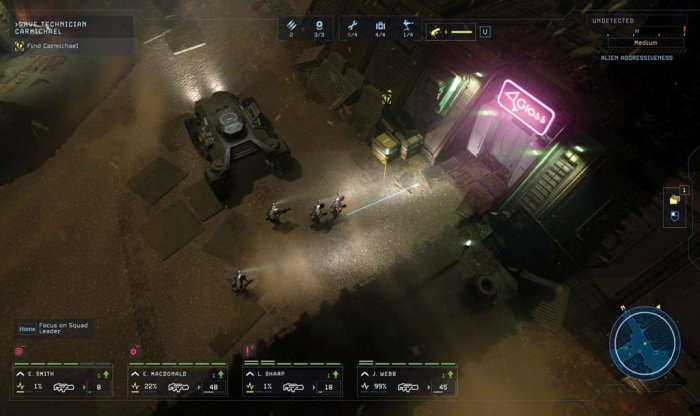
Task: Click the red alert icon above L. Sharp
Action: coord(249,349)
